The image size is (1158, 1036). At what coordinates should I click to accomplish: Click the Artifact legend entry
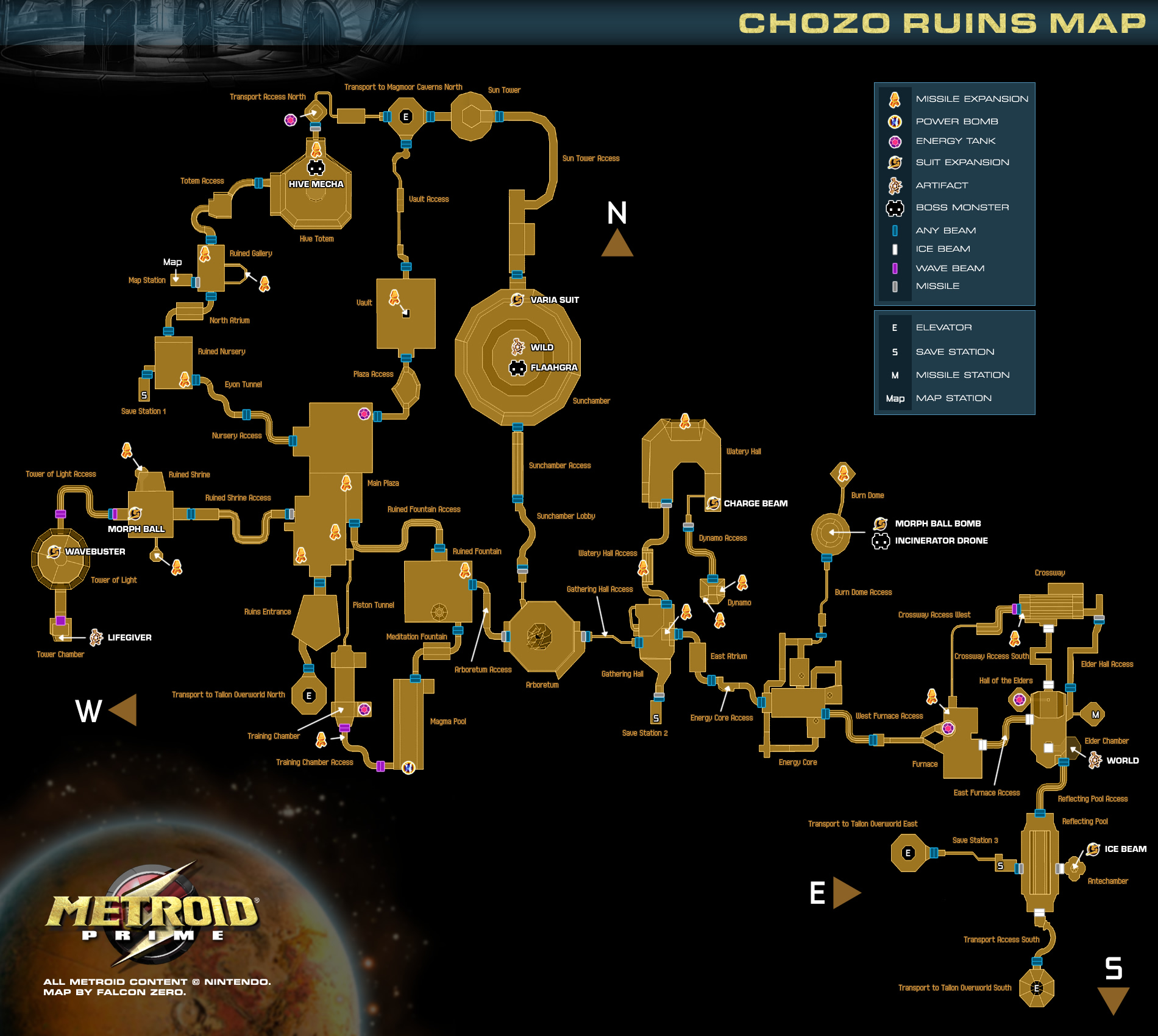click(x=942, y=185)
